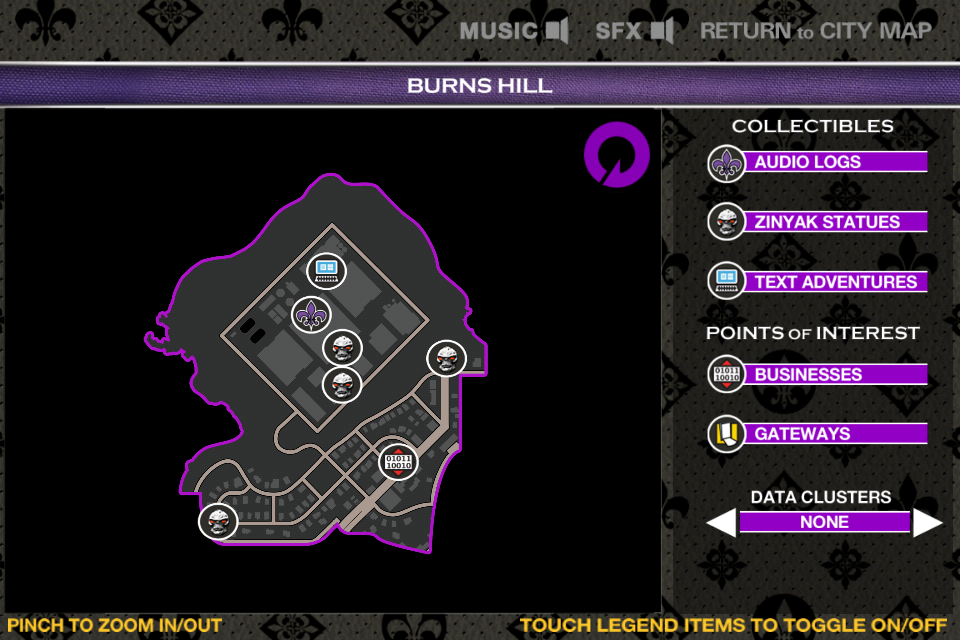Hide Text Adventures on the map
960x640 pixels.
(x=818, y=282)
